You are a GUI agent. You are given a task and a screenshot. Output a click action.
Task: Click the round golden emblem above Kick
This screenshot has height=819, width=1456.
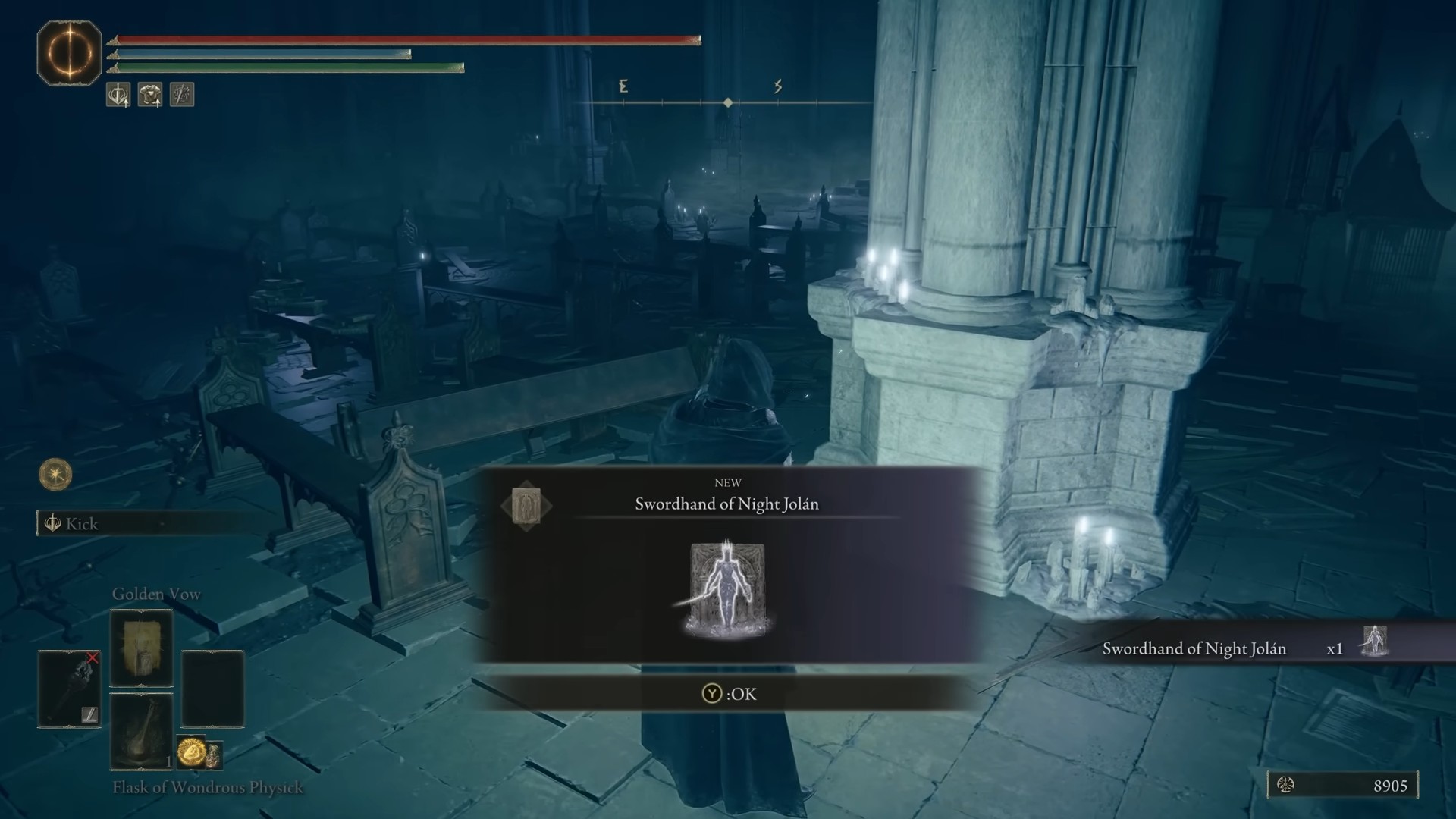pyautogui.click(x=55, y=475)
